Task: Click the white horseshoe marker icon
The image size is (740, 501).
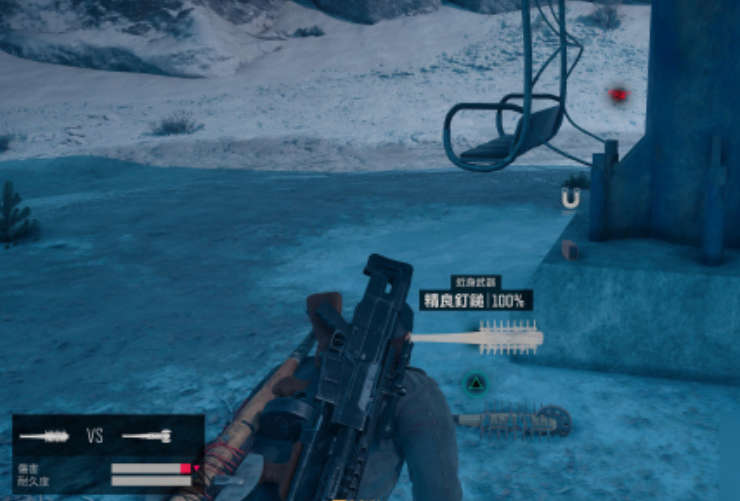Action: pyautogui.click(x=570, y=200)
